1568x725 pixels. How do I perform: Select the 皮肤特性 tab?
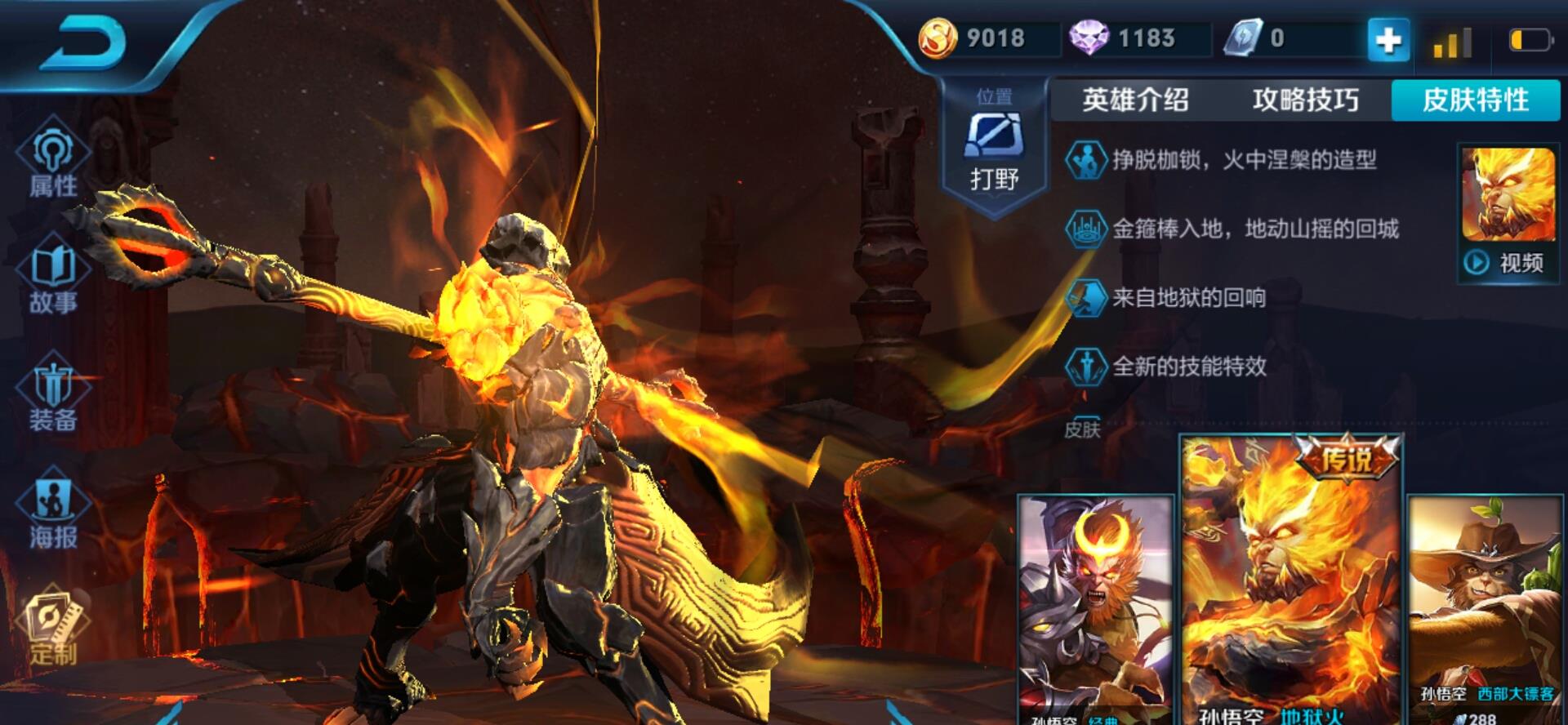pos(1476,100)
